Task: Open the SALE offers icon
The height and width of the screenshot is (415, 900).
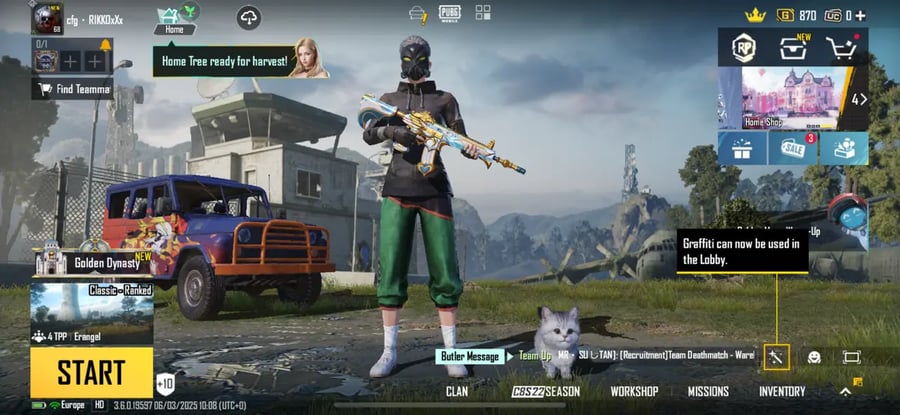Action: [793, 149]
